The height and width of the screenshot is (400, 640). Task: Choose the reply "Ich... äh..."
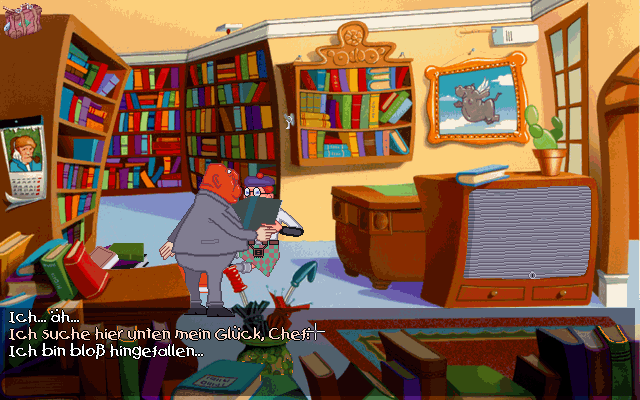click(x=44, y=316)
